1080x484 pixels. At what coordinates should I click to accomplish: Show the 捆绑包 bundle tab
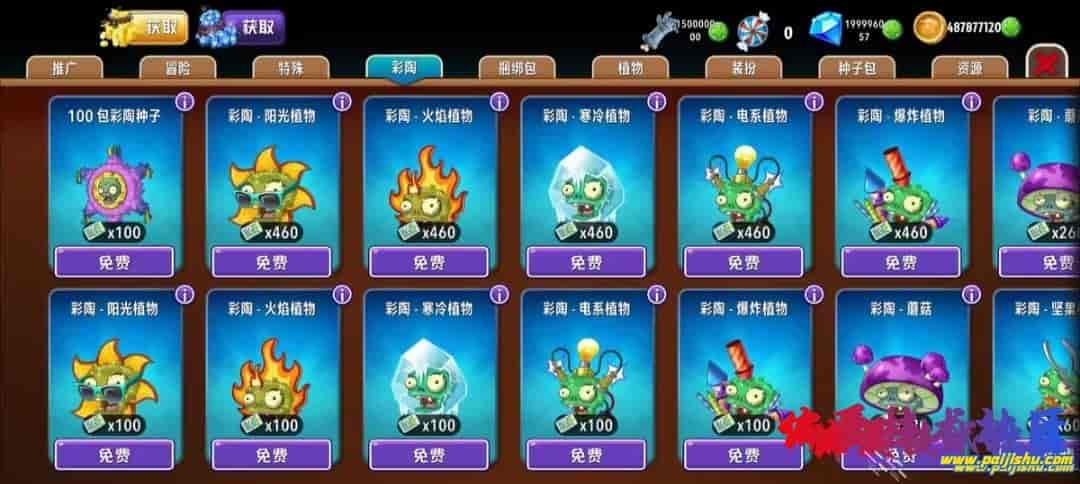click(517, 68)
